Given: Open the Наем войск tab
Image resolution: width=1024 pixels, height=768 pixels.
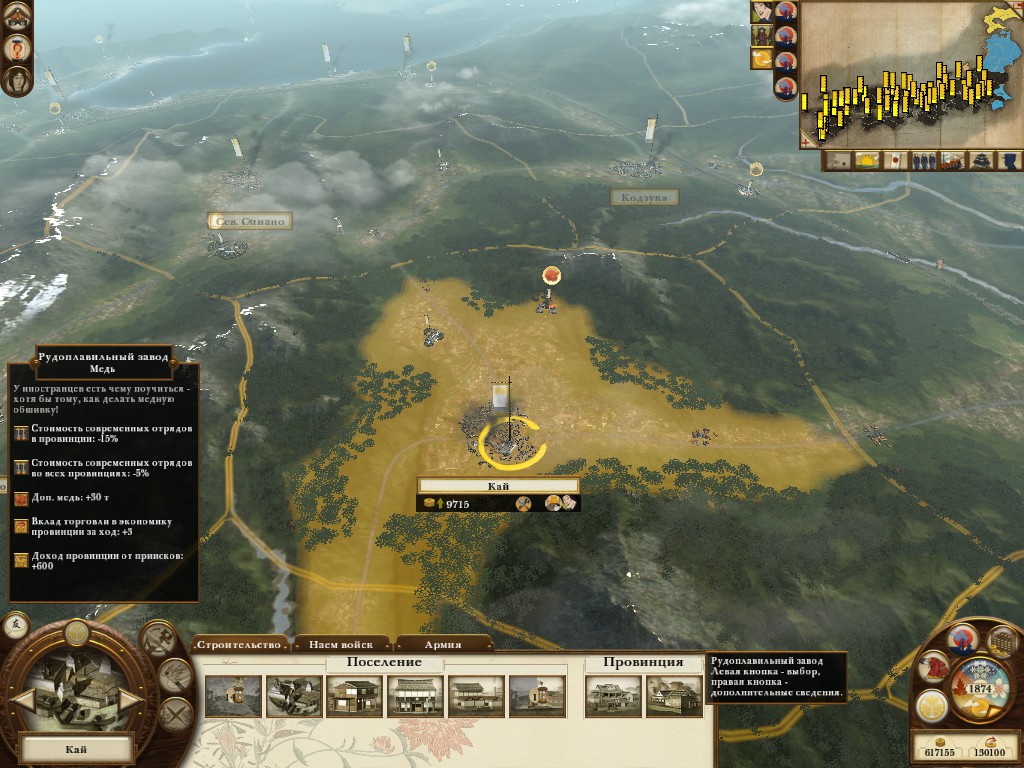Looking at the screenshot, I should coord(340,644).
